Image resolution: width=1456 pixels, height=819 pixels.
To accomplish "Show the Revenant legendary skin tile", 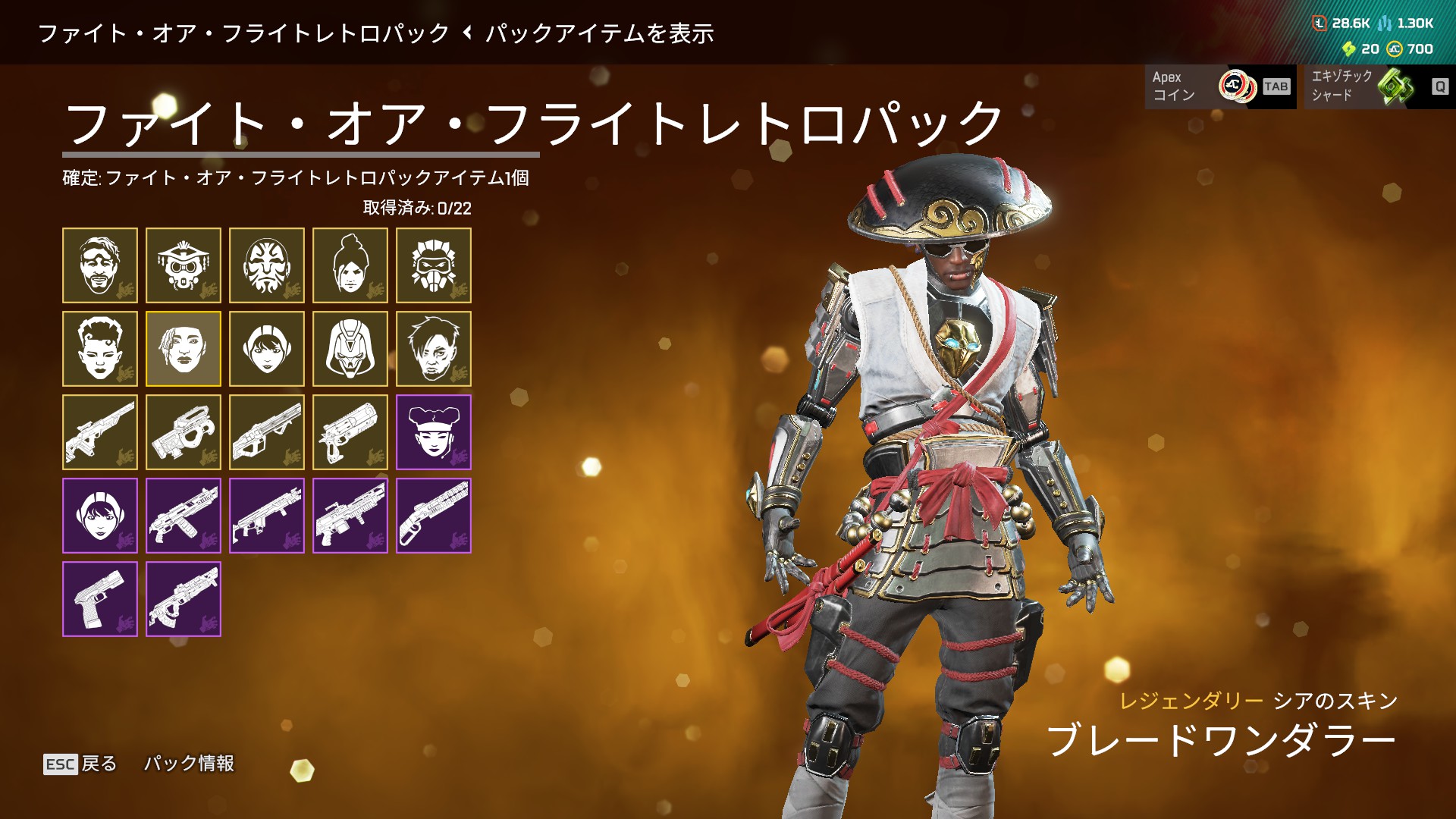I will coord(350,349).
